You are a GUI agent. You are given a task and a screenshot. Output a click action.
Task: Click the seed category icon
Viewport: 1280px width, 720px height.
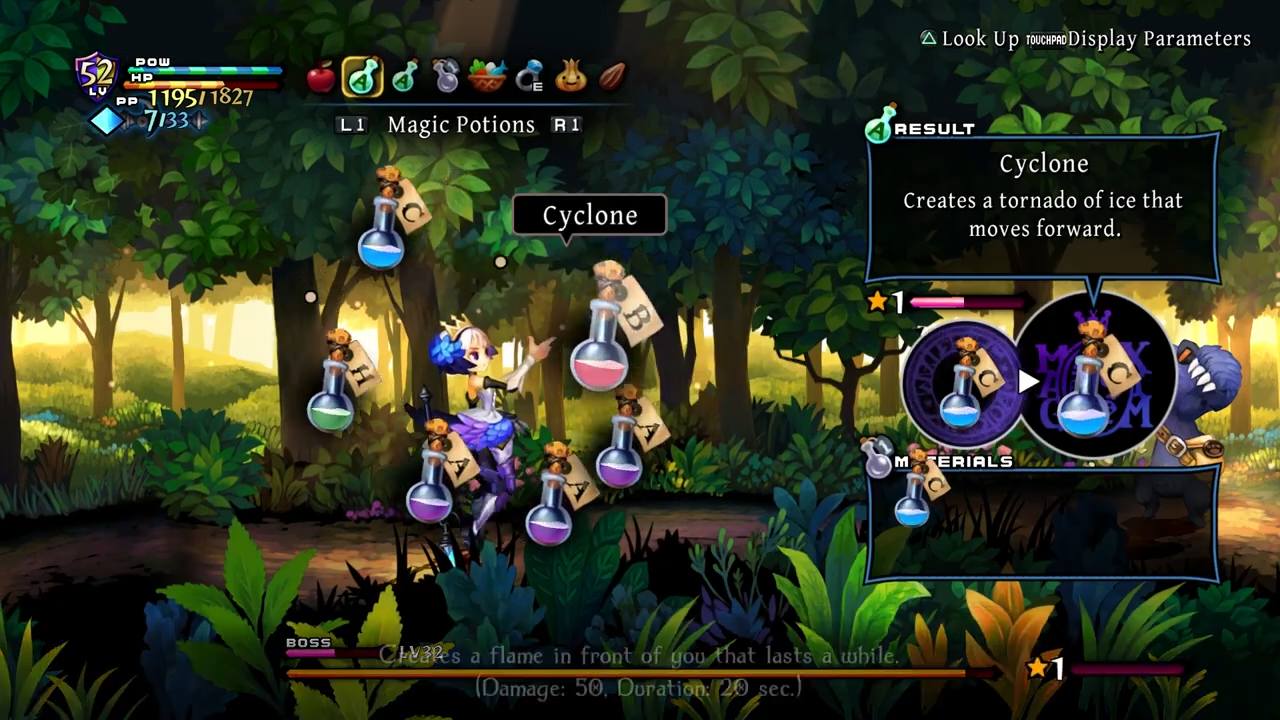612,76
